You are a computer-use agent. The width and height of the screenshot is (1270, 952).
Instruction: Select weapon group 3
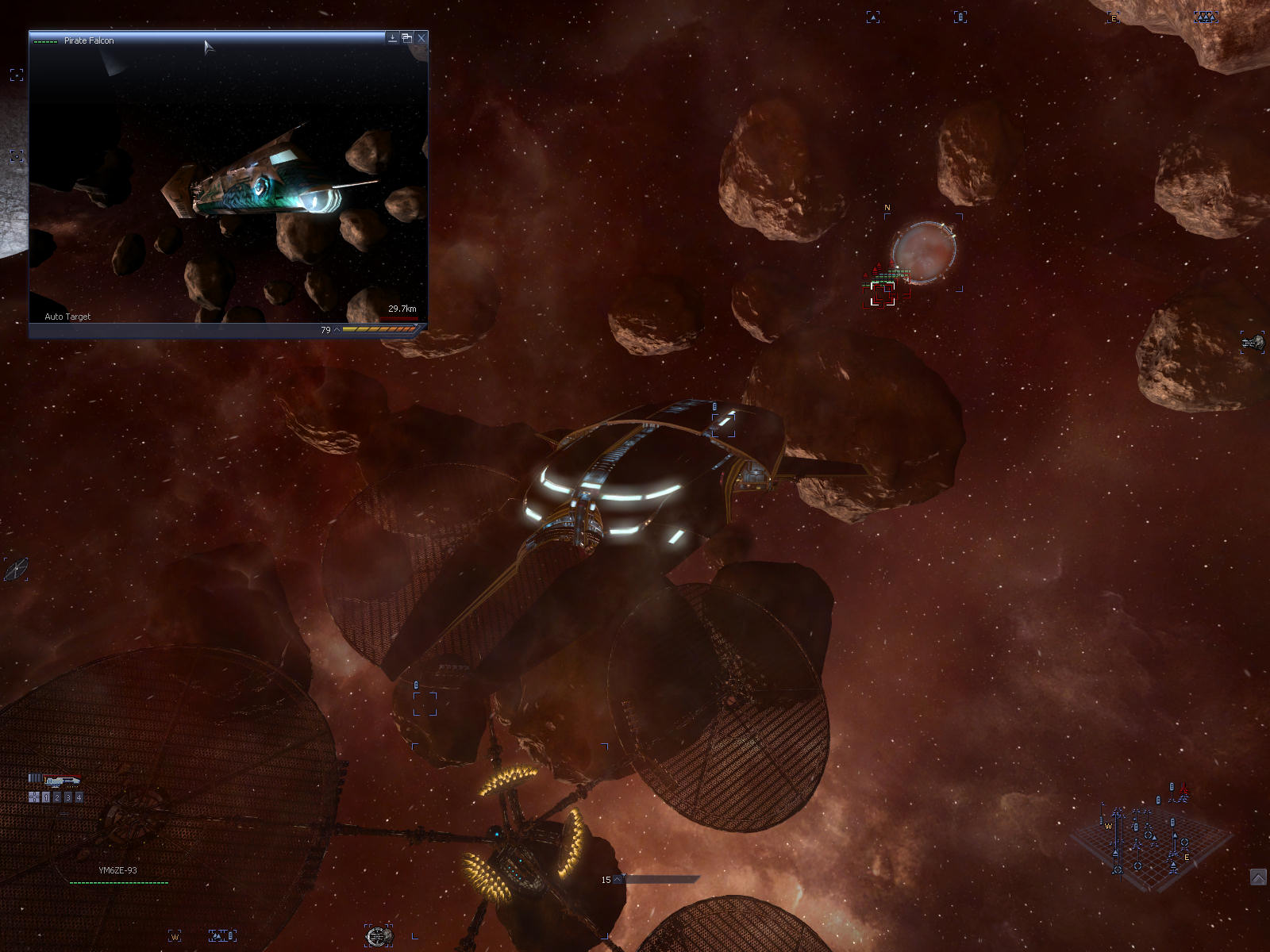click(68, 797)
